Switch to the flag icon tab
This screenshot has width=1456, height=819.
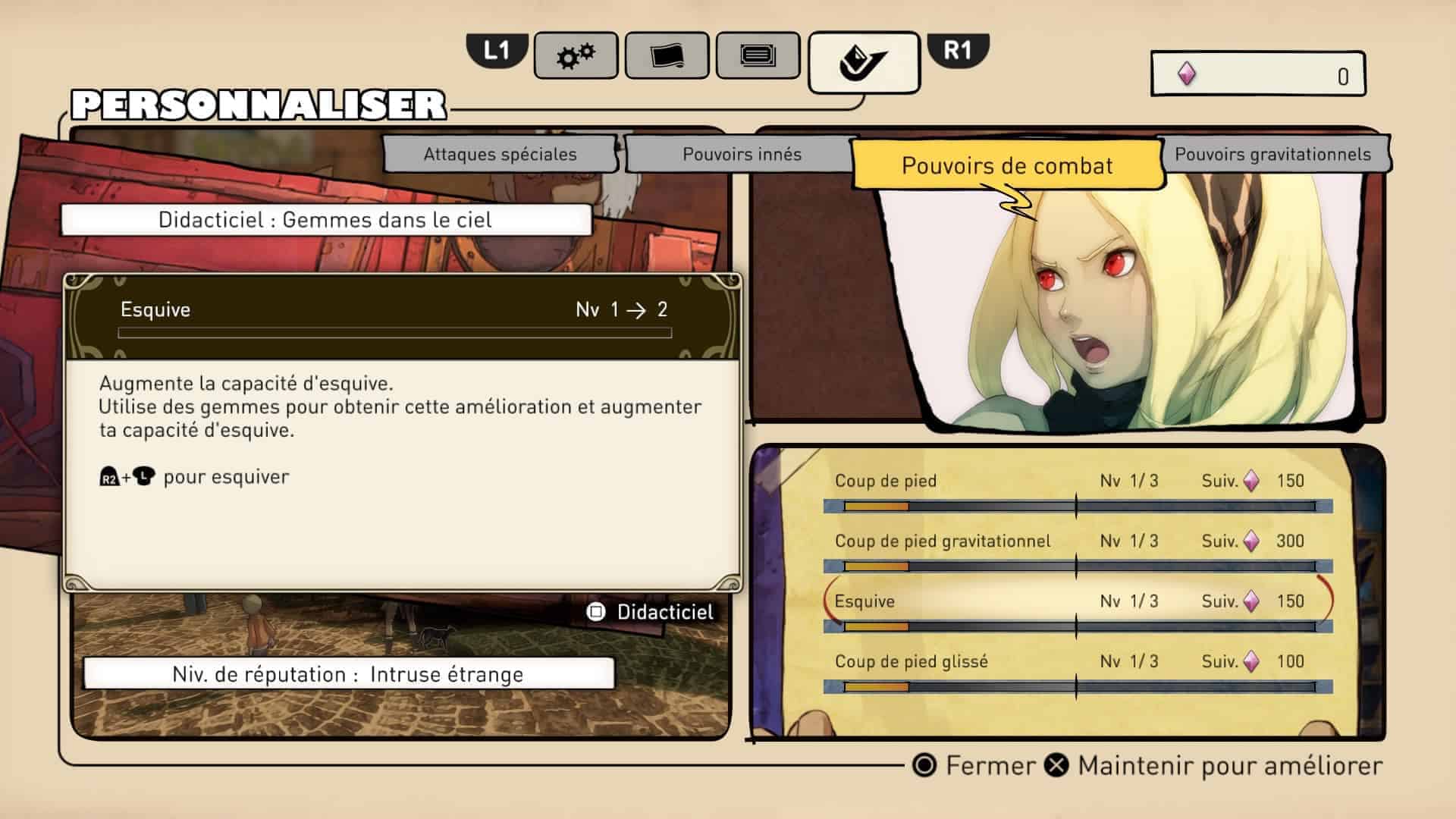(x=667, y=55)
